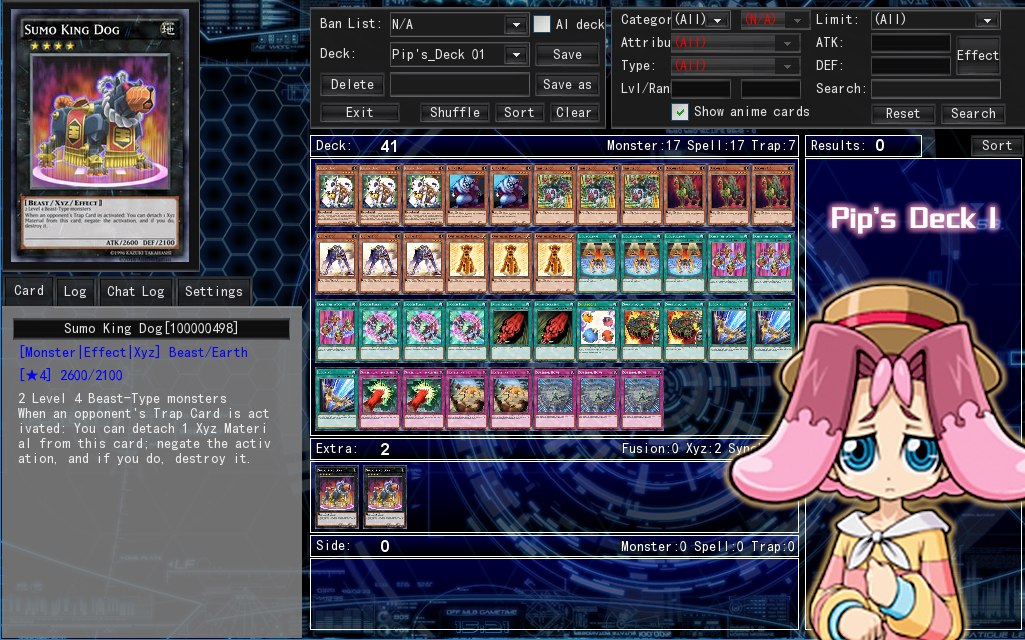Reset the card search filters
The height and width of the screenshot is (640, 1025).
(x=902, y=114)
